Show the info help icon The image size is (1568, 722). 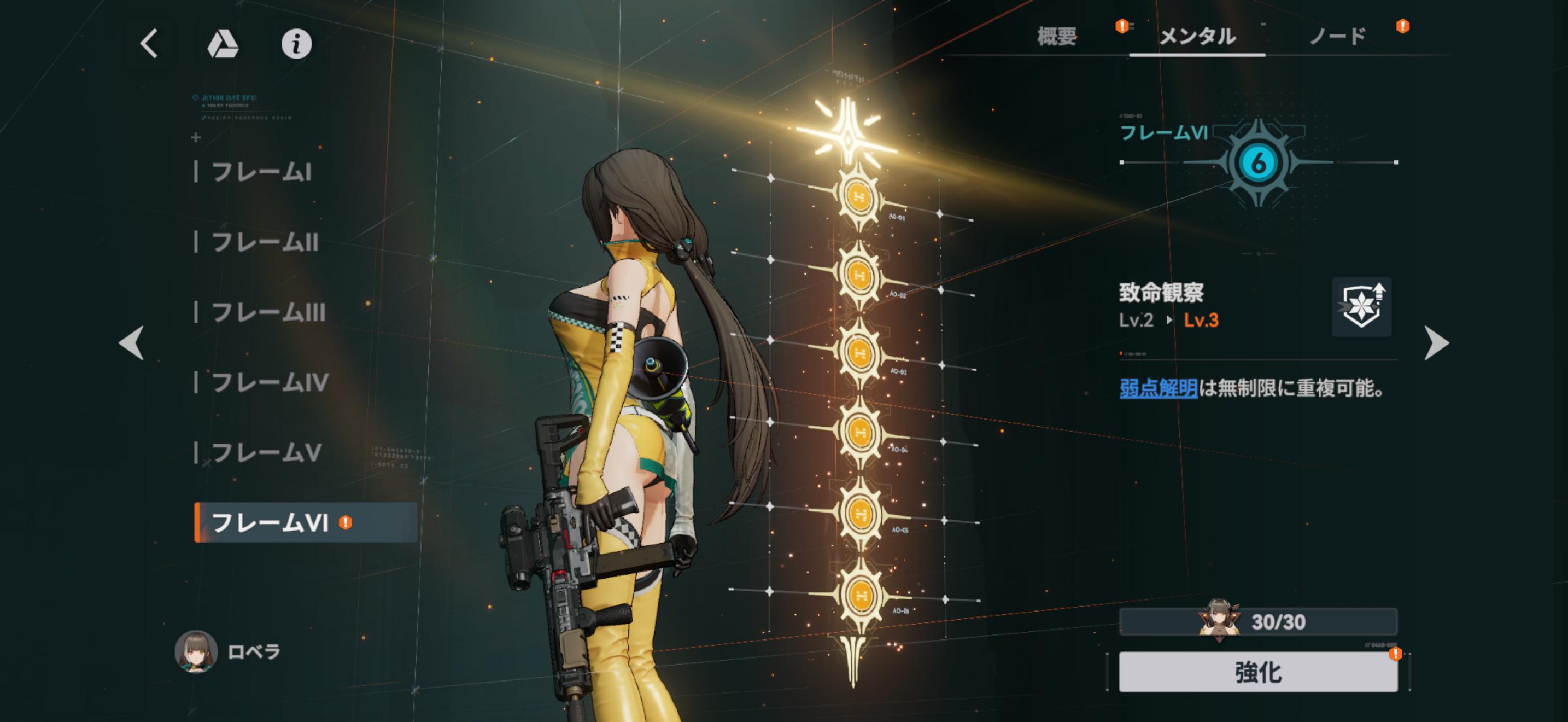(296, 44)
